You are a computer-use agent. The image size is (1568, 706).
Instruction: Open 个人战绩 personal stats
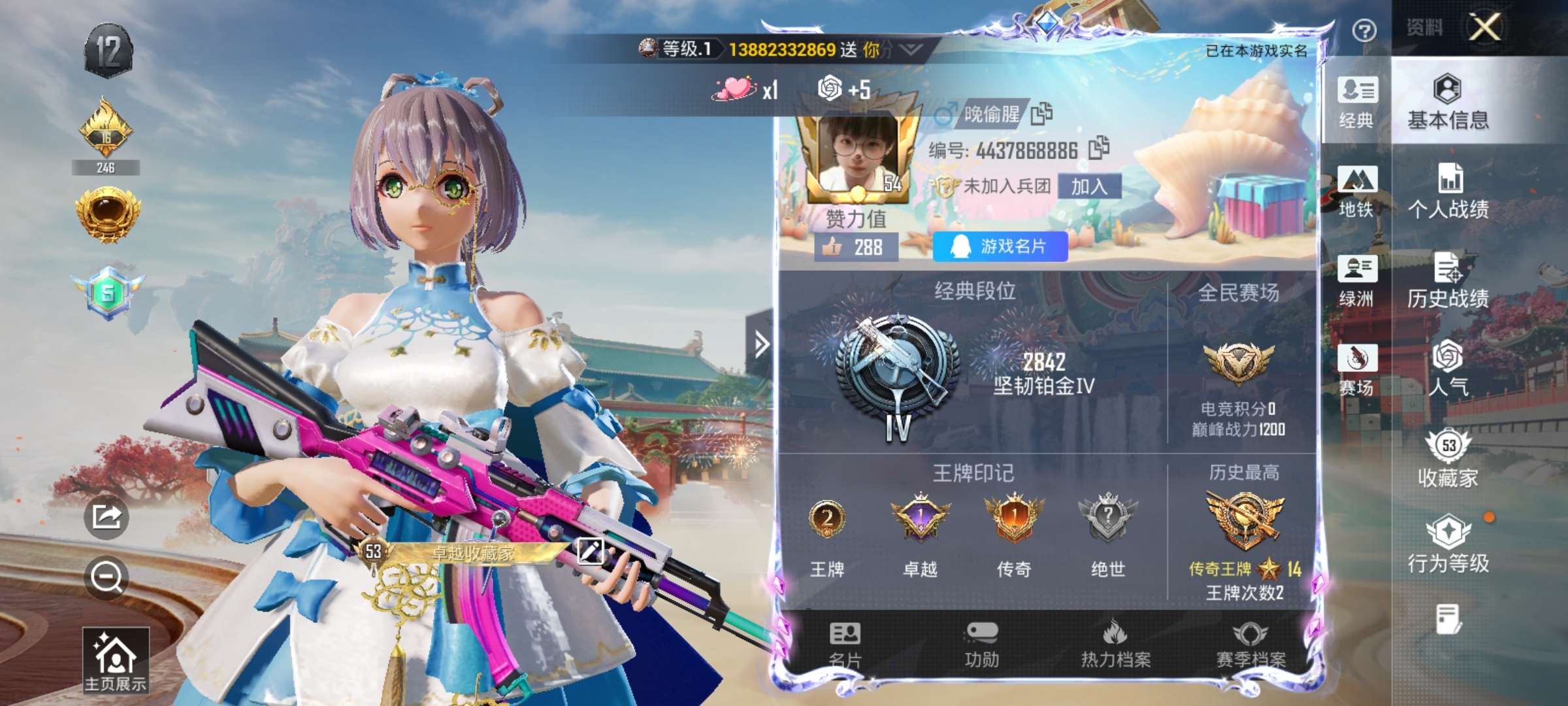(x=1448, y=192)
